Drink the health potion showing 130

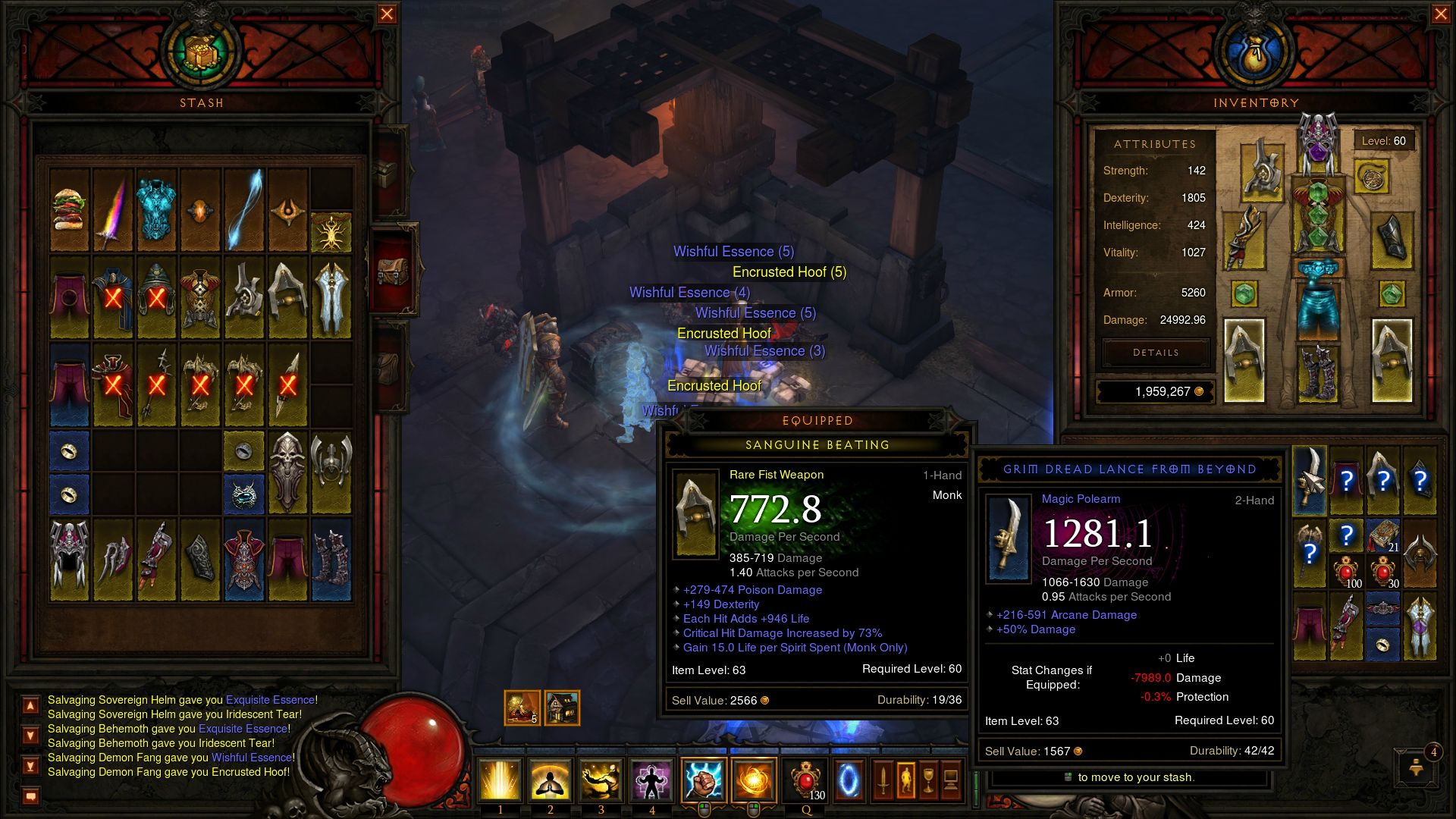[x=806, y=780]
